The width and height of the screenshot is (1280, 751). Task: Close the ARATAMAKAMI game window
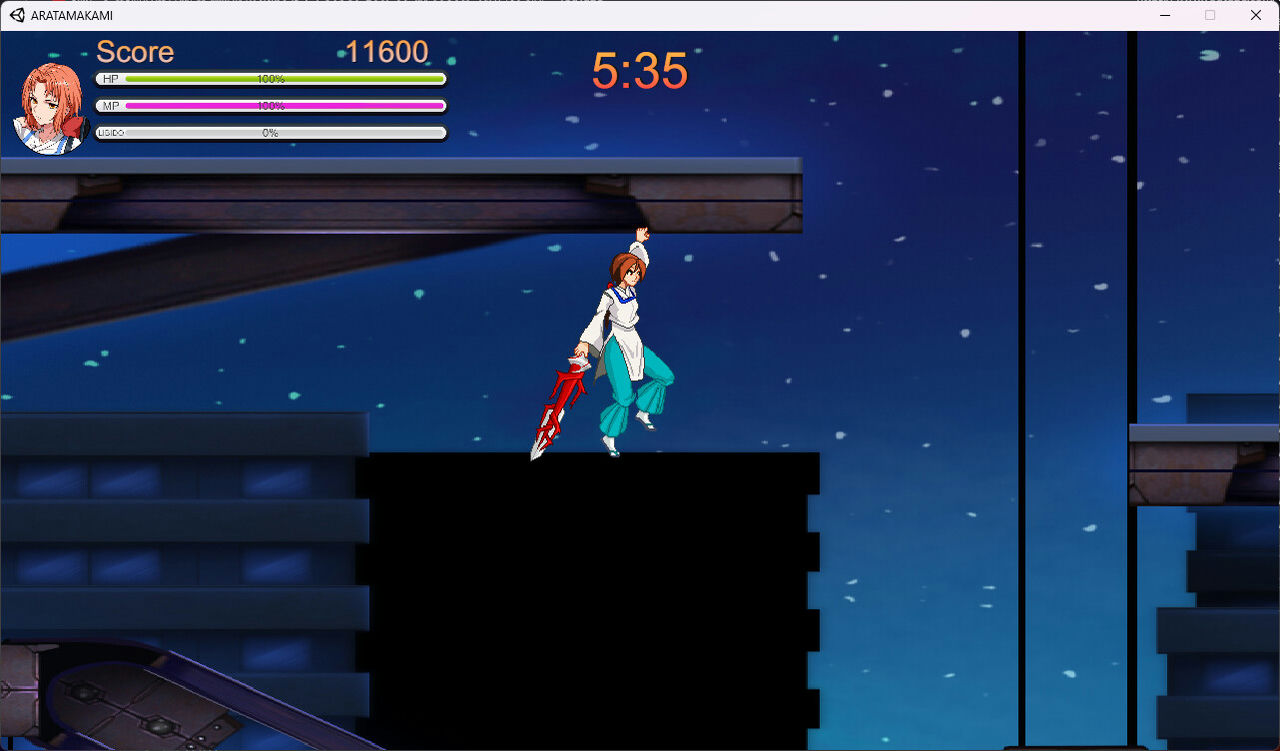tap(1256, 15)
